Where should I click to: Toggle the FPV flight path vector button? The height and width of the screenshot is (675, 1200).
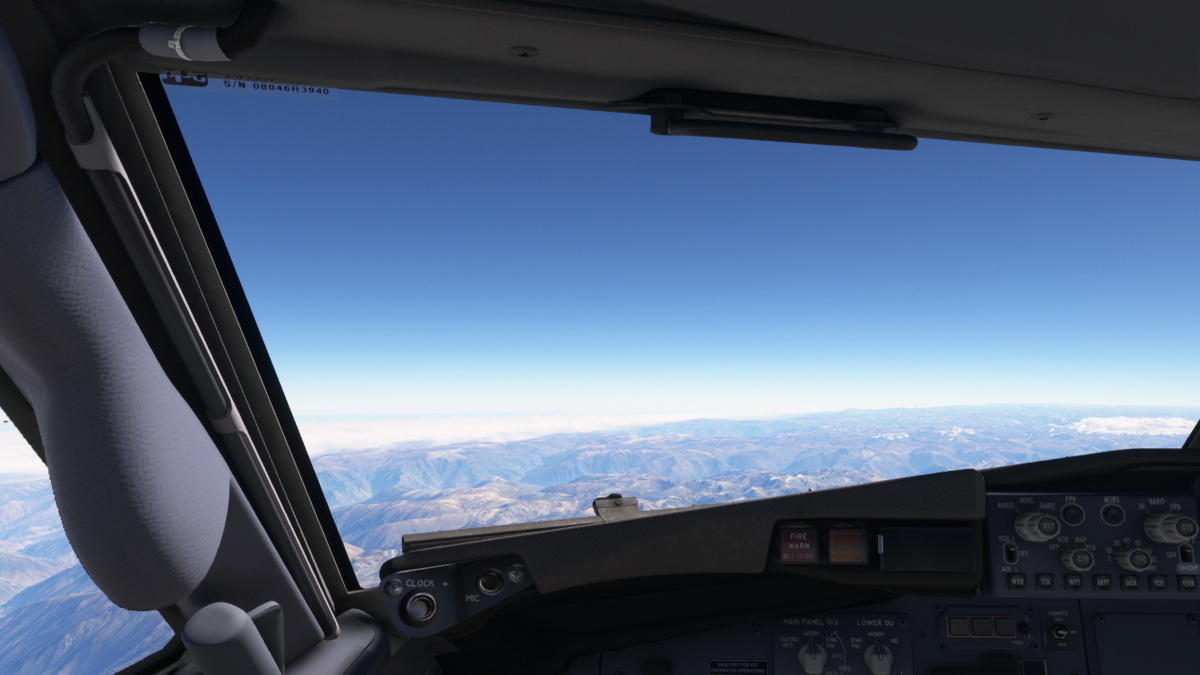tap(1073, 514)
